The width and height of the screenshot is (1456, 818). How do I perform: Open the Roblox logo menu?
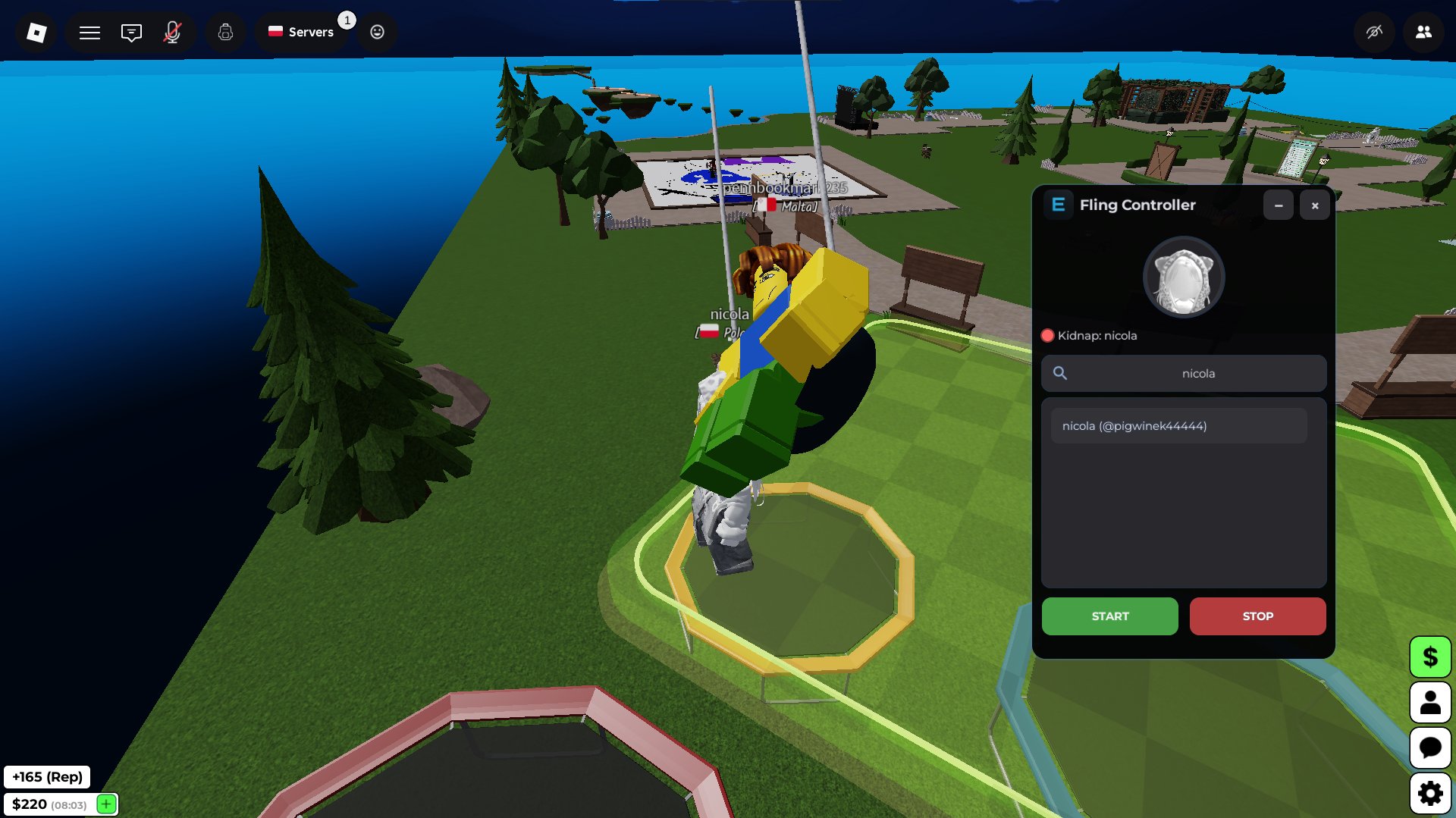(33, 32)
